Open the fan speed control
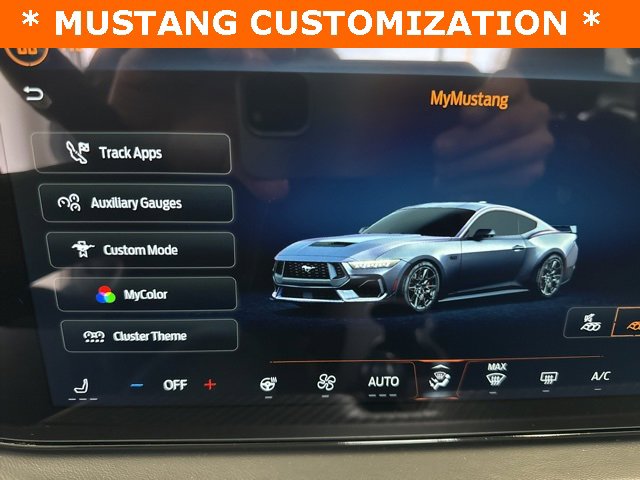This screenshot has width=640, height=480. pyautogui.click(x=326, y=382)
